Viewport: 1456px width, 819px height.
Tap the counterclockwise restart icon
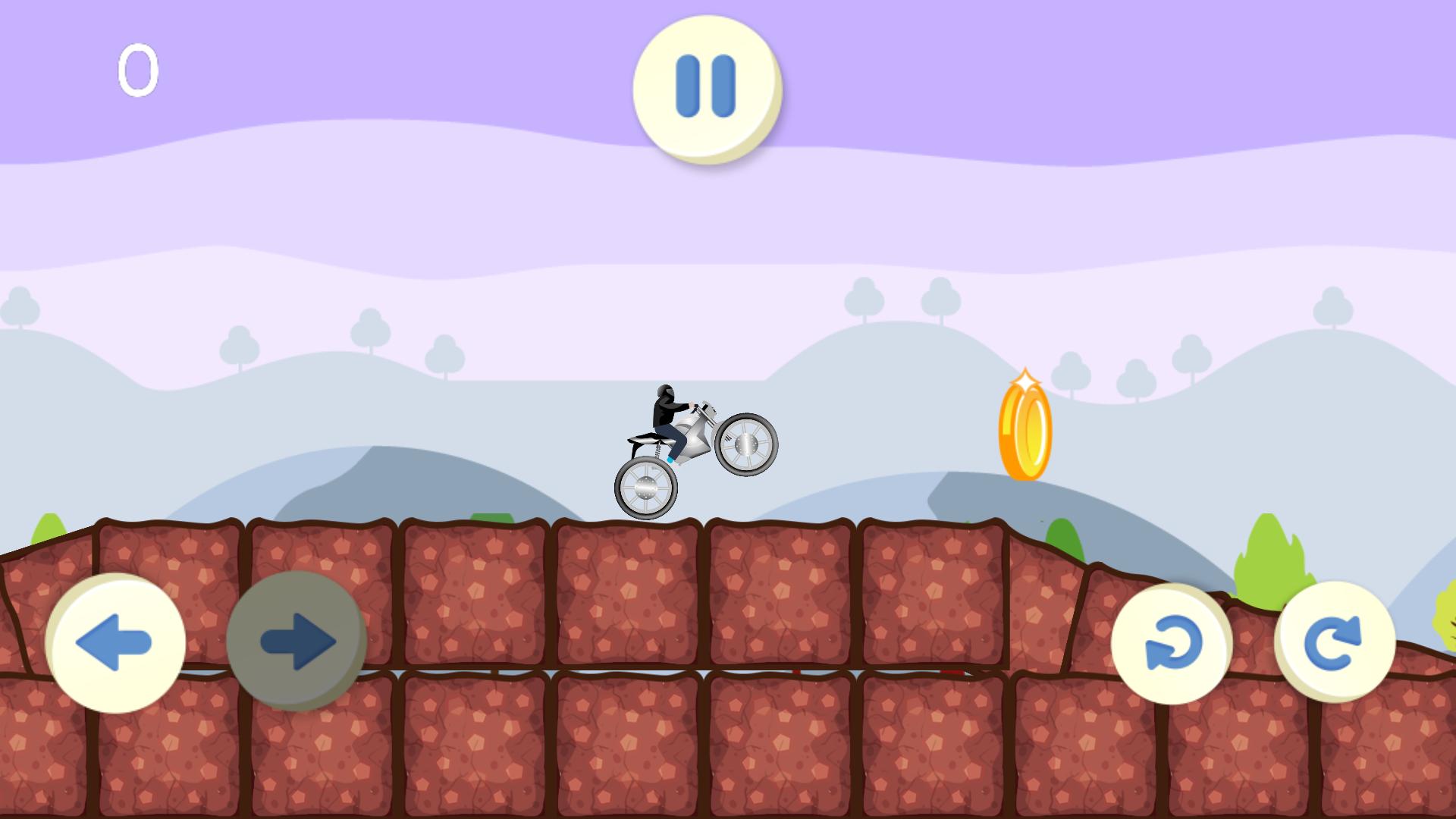tap(1172, 643)
